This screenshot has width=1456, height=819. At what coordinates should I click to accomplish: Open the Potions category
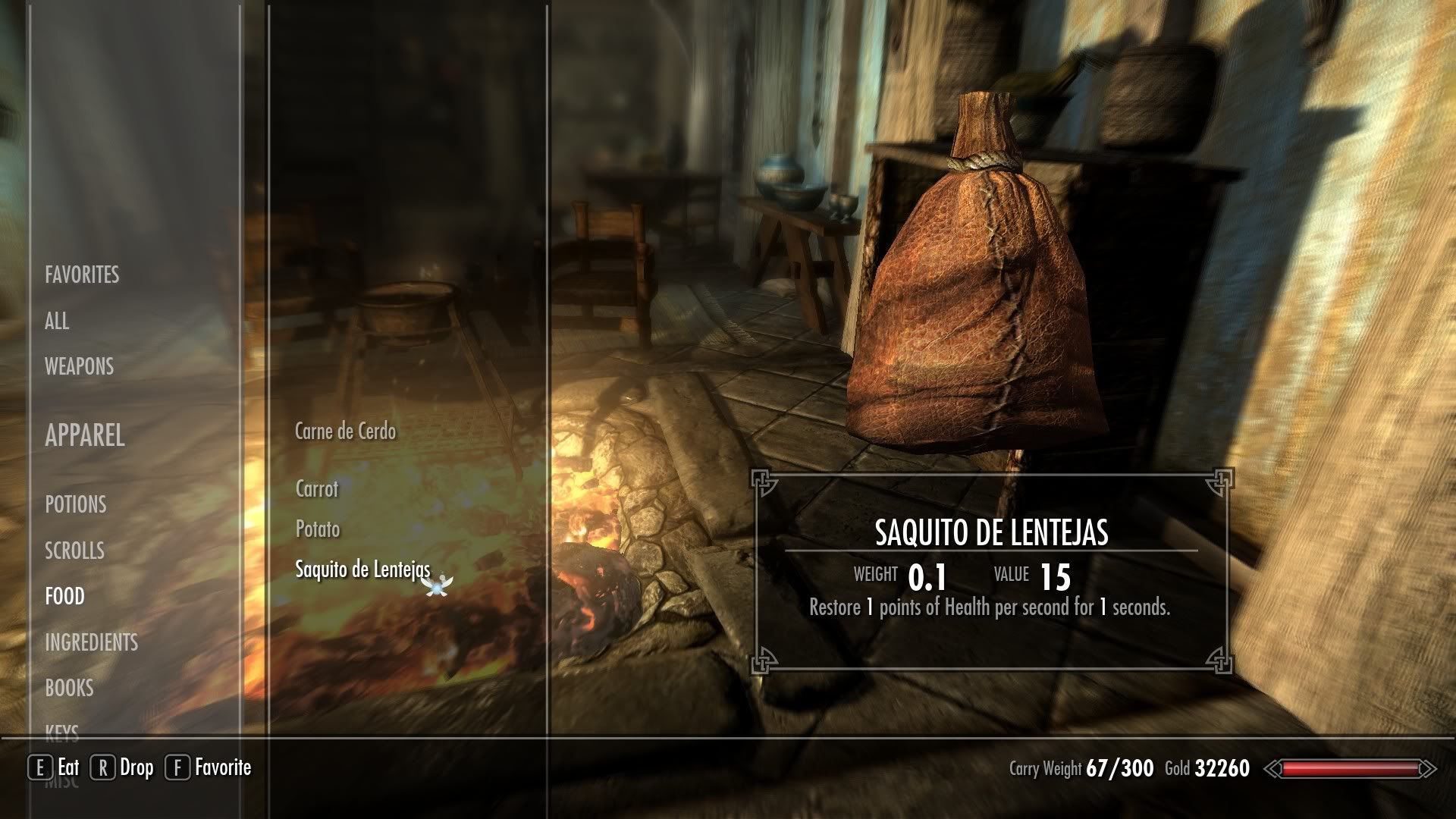(76, 504)
